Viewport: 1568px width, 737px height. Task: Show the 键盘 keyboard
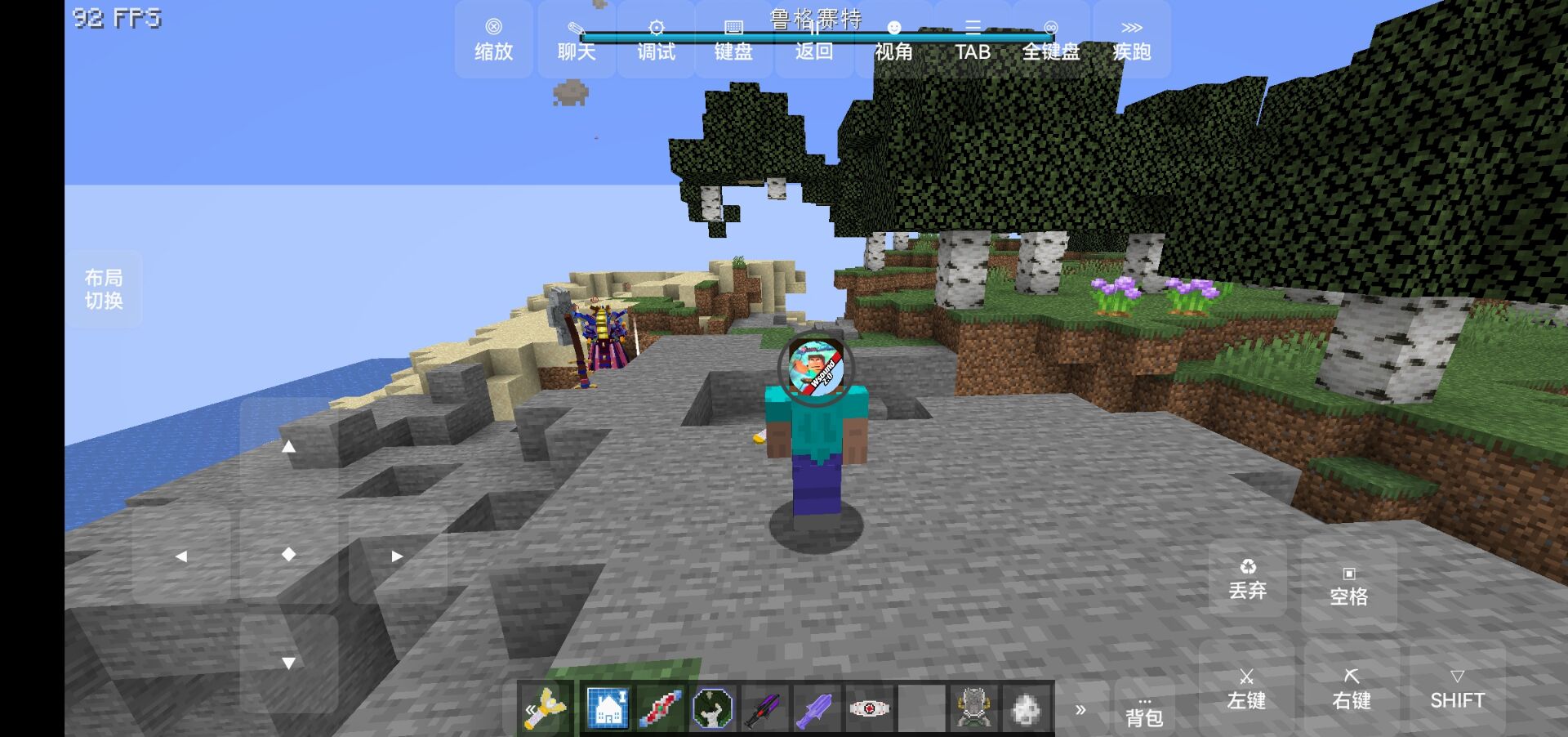tap(733, 40)
